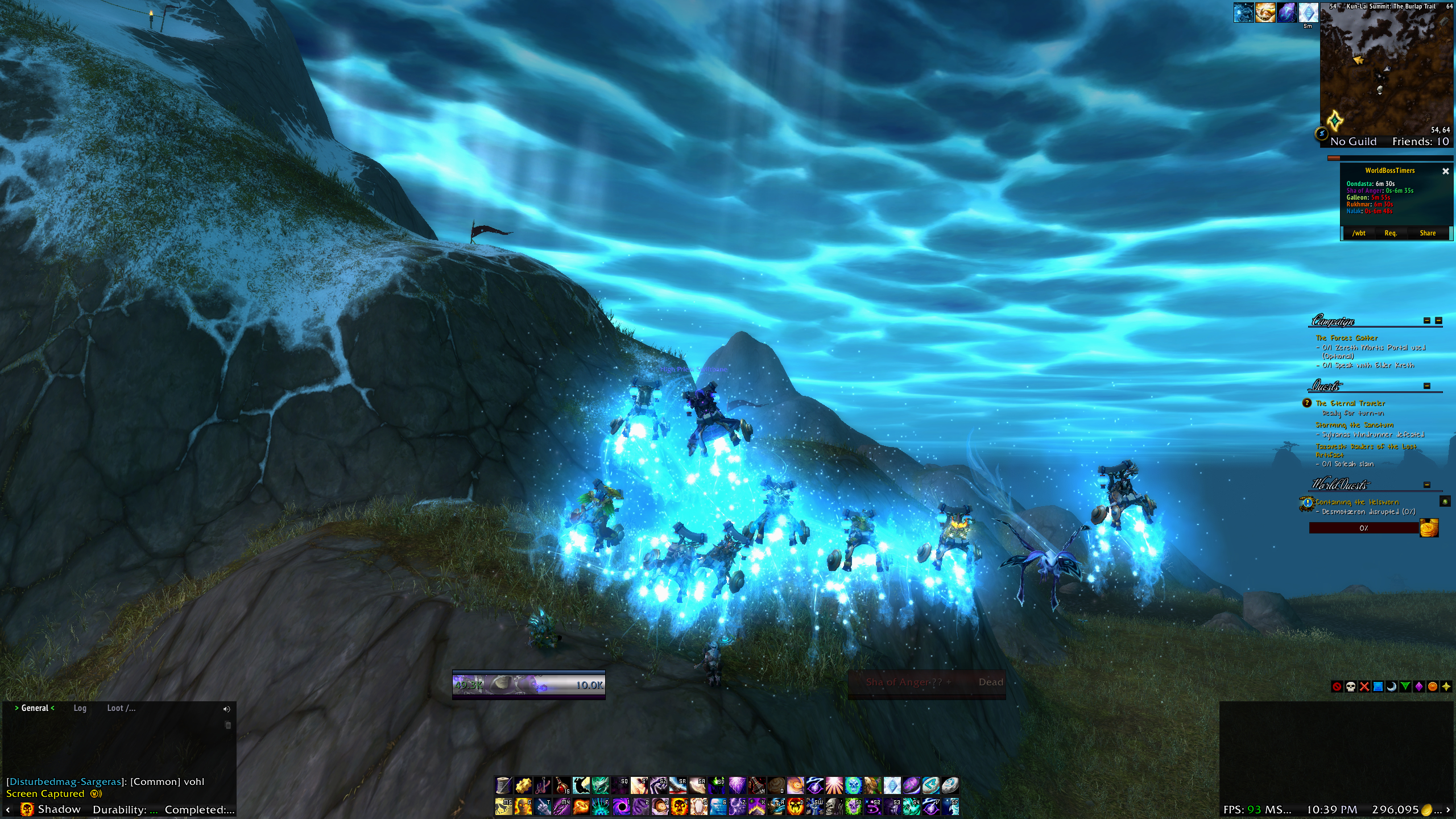Viewport: 1456px width, 819px height.
Task: Switch to the Log chat tab
Action: (x=80, y=708)
